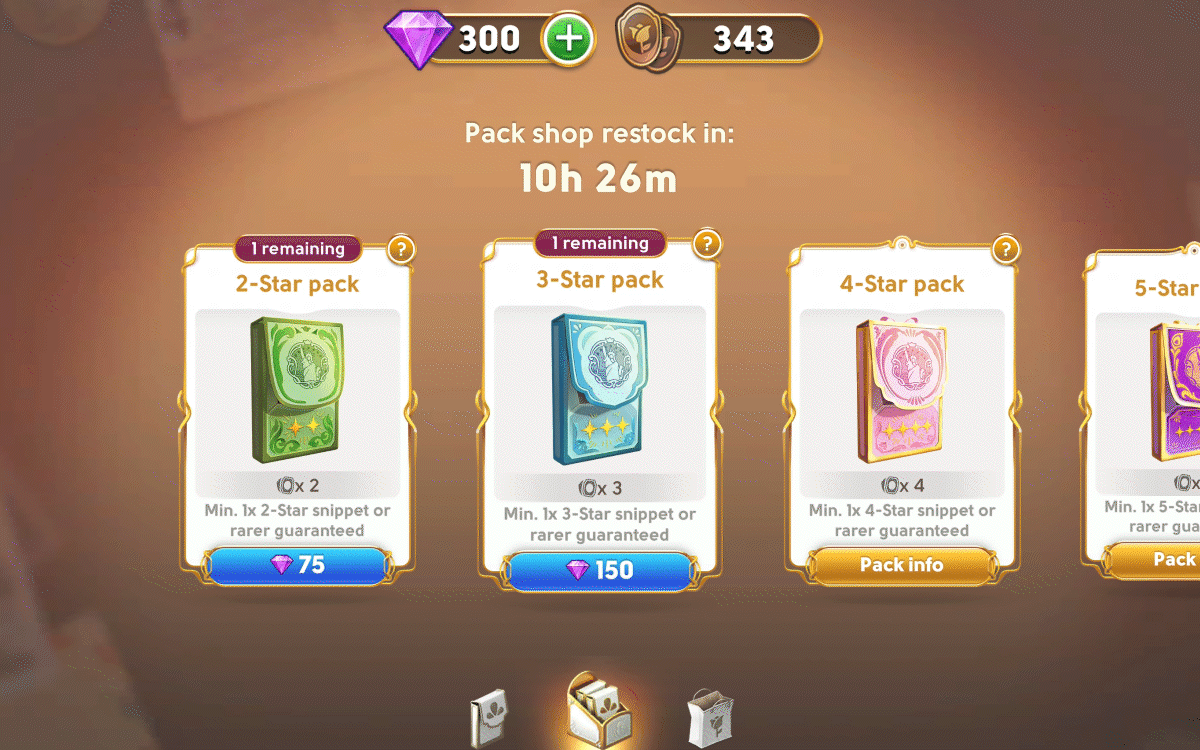Show help for the 2-Star pack

pyautogui.click(x=400, y=249)
